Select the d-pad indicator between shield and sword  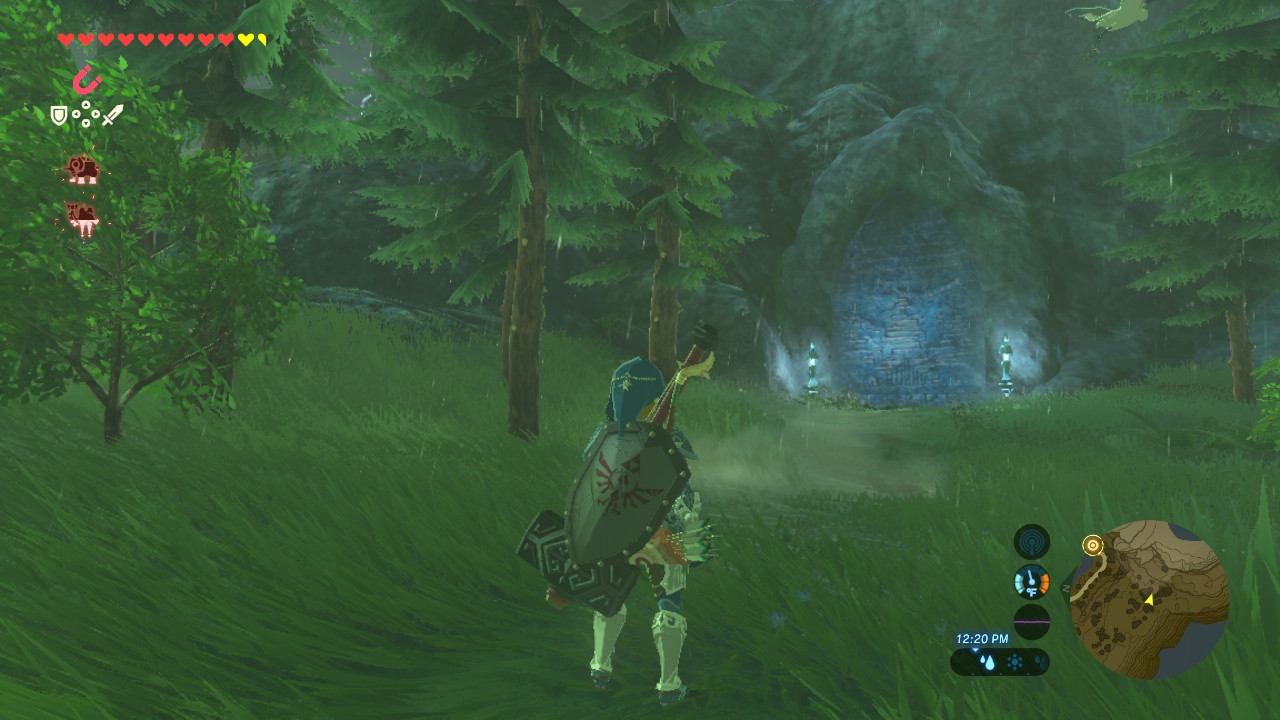86,113
